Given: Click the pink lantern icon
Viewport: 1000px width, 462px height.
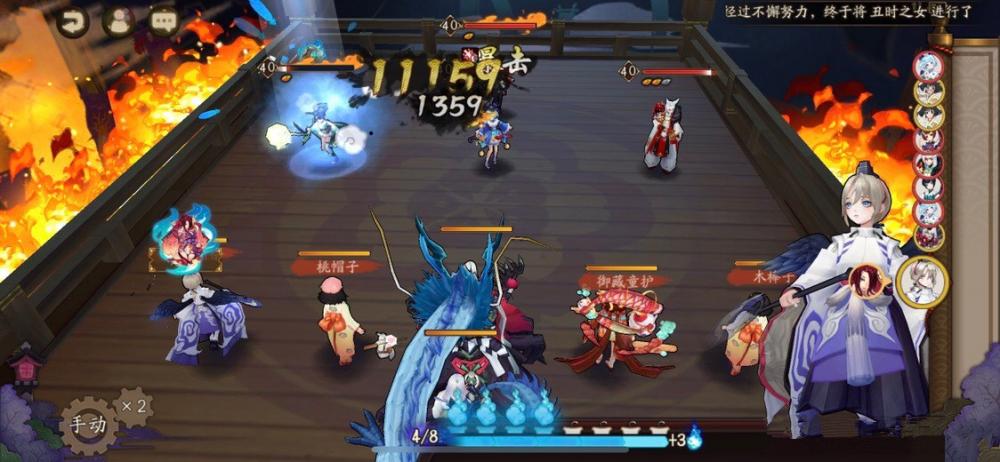Looking at the screenshot, I should coord(23,370).
